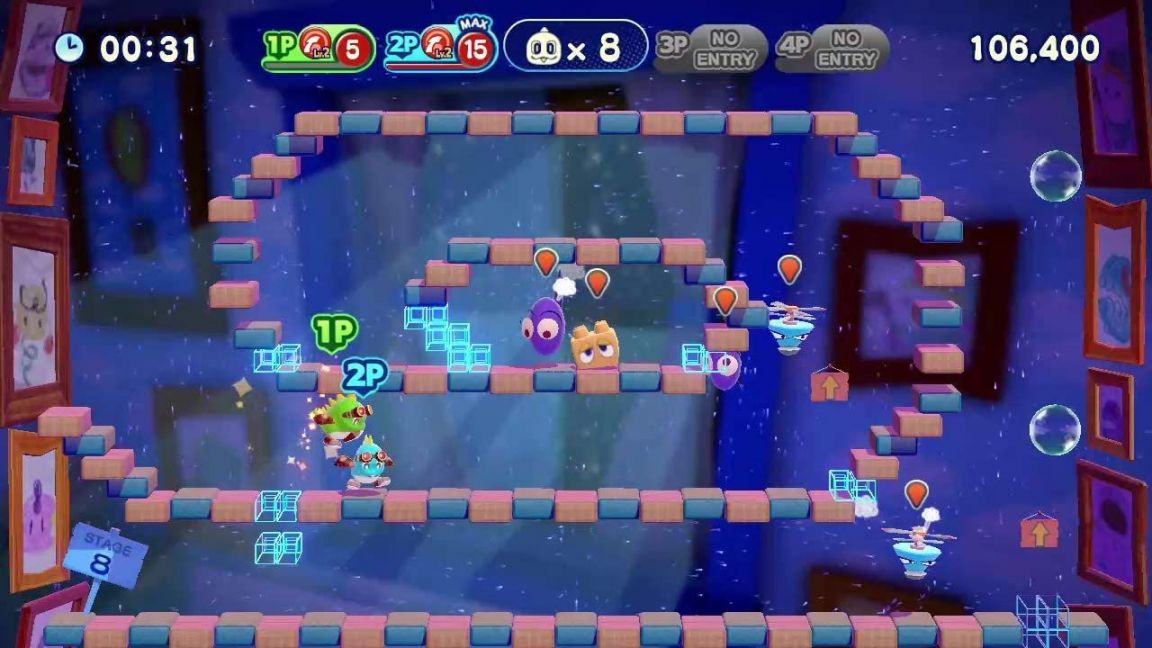This screenshot has width=1152, height=648.
Task: Select the 2P player status panel
Action: tap(440, 48)
